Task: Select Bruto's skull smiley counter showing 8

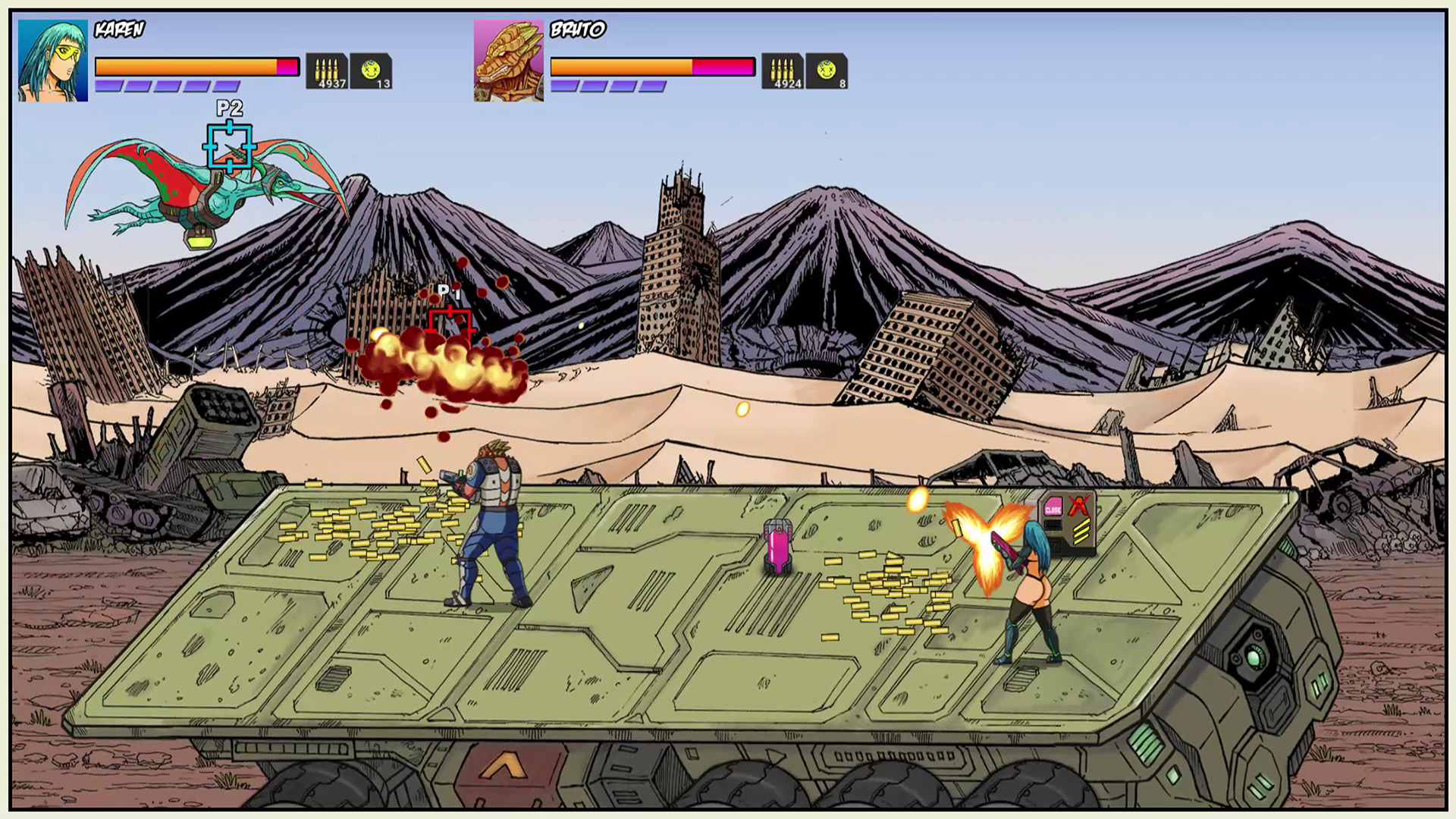Action: [827, 68]
